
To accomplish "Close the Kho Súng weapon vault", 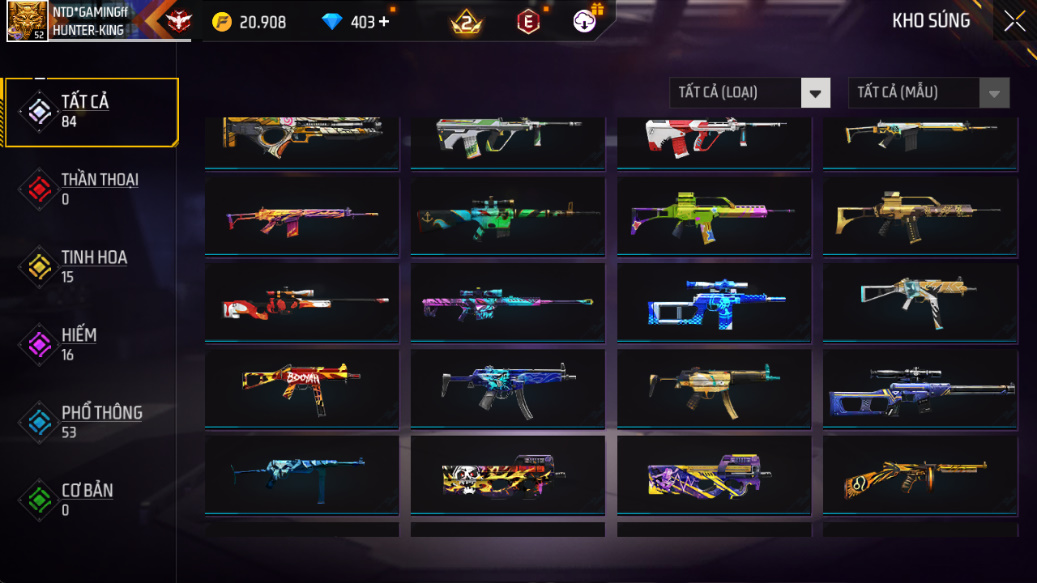I will tap(1014, 21).
